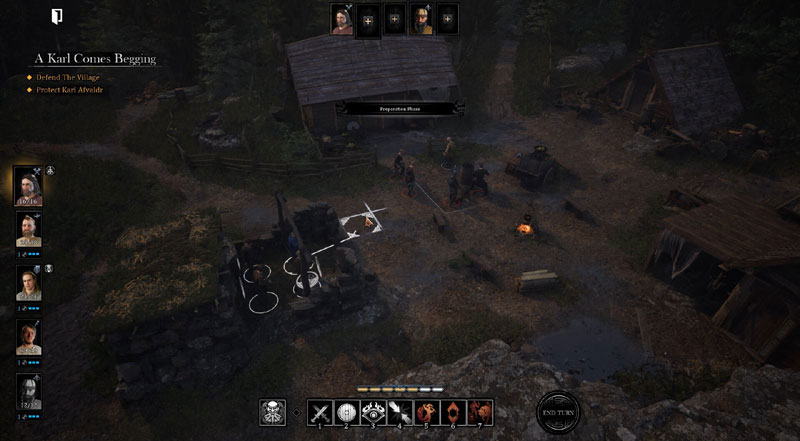This screenshot has width=800, height=441.
Task: Choose the slash ability in slot 4
Action: coord(400,411)
